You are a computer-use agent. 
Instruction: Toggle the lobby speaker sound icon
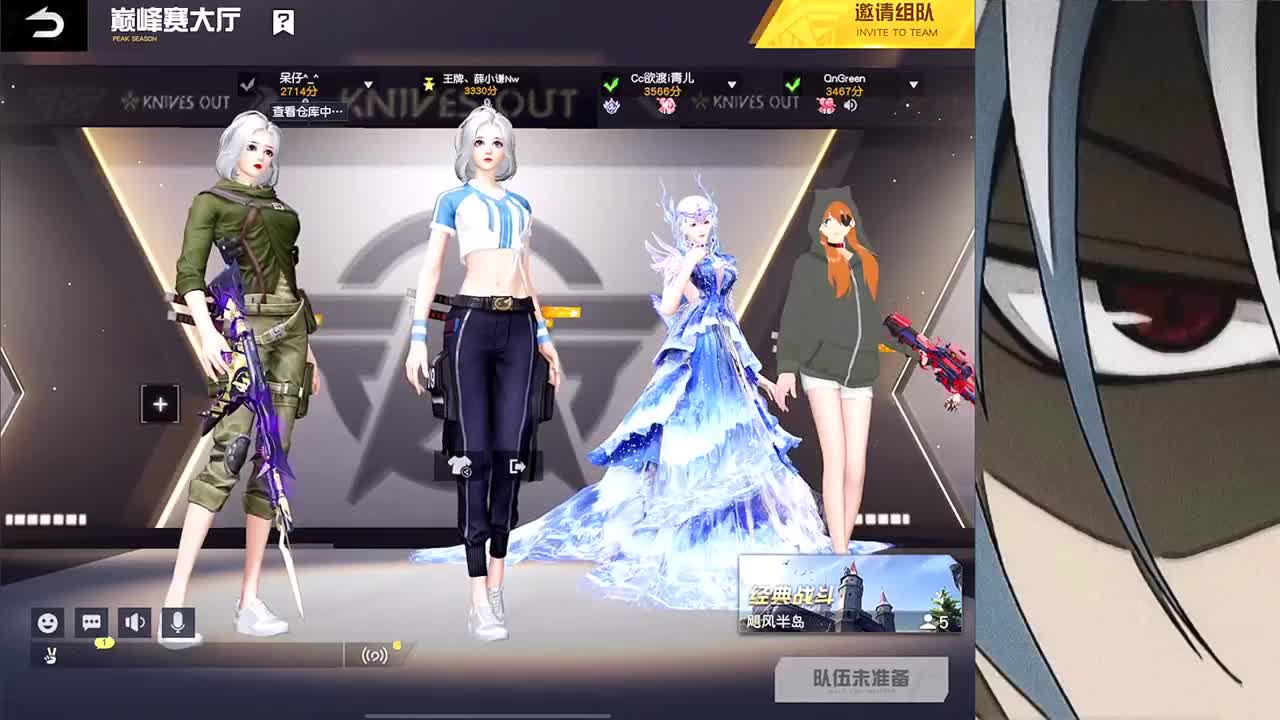(x=134, y=624)
